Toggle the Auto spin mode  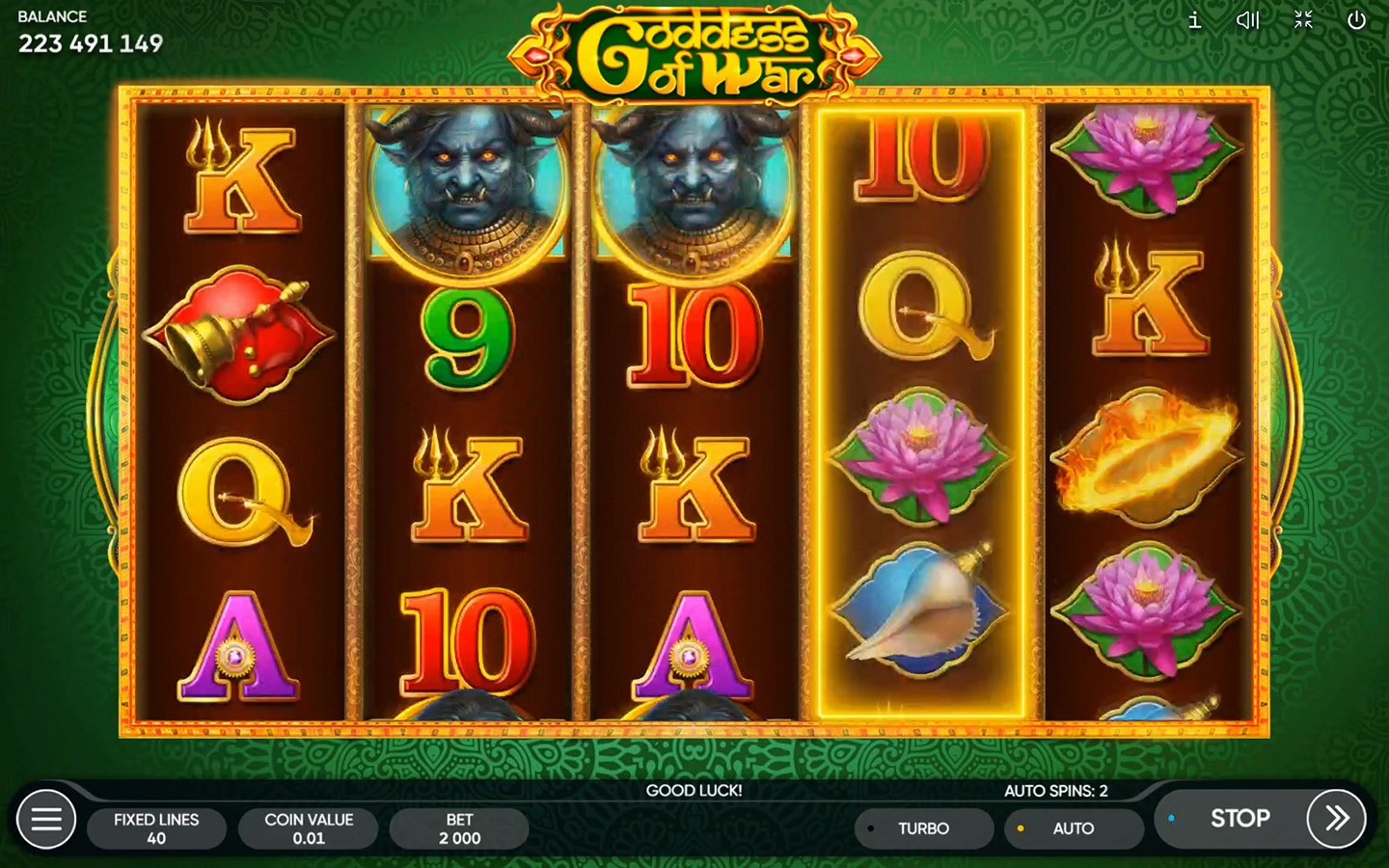coord(1073,828)
